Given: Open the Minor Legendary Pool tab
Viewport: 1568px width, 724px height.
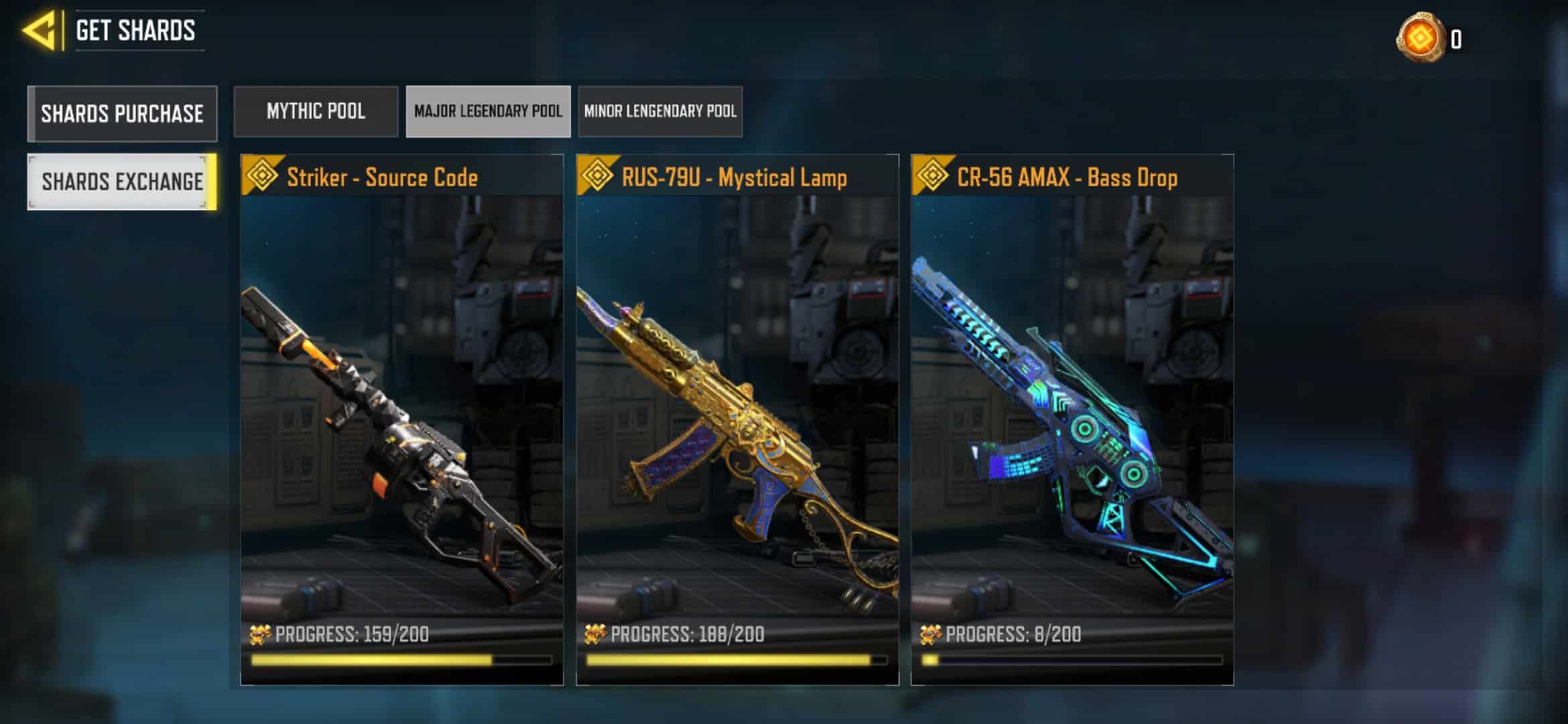Looking at the screenshot, I should (660, 111).
